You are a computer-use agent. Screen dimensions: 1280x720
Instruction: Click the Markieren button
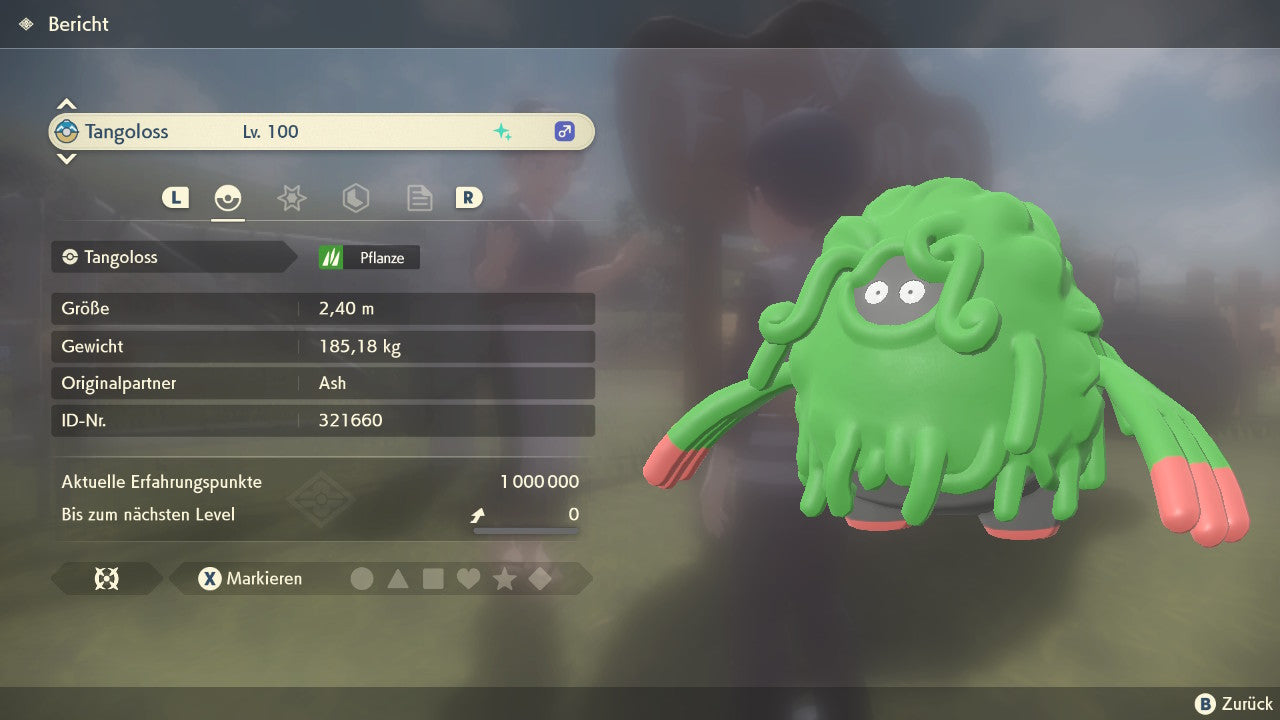pyautogui.click(x=252, y=579)
